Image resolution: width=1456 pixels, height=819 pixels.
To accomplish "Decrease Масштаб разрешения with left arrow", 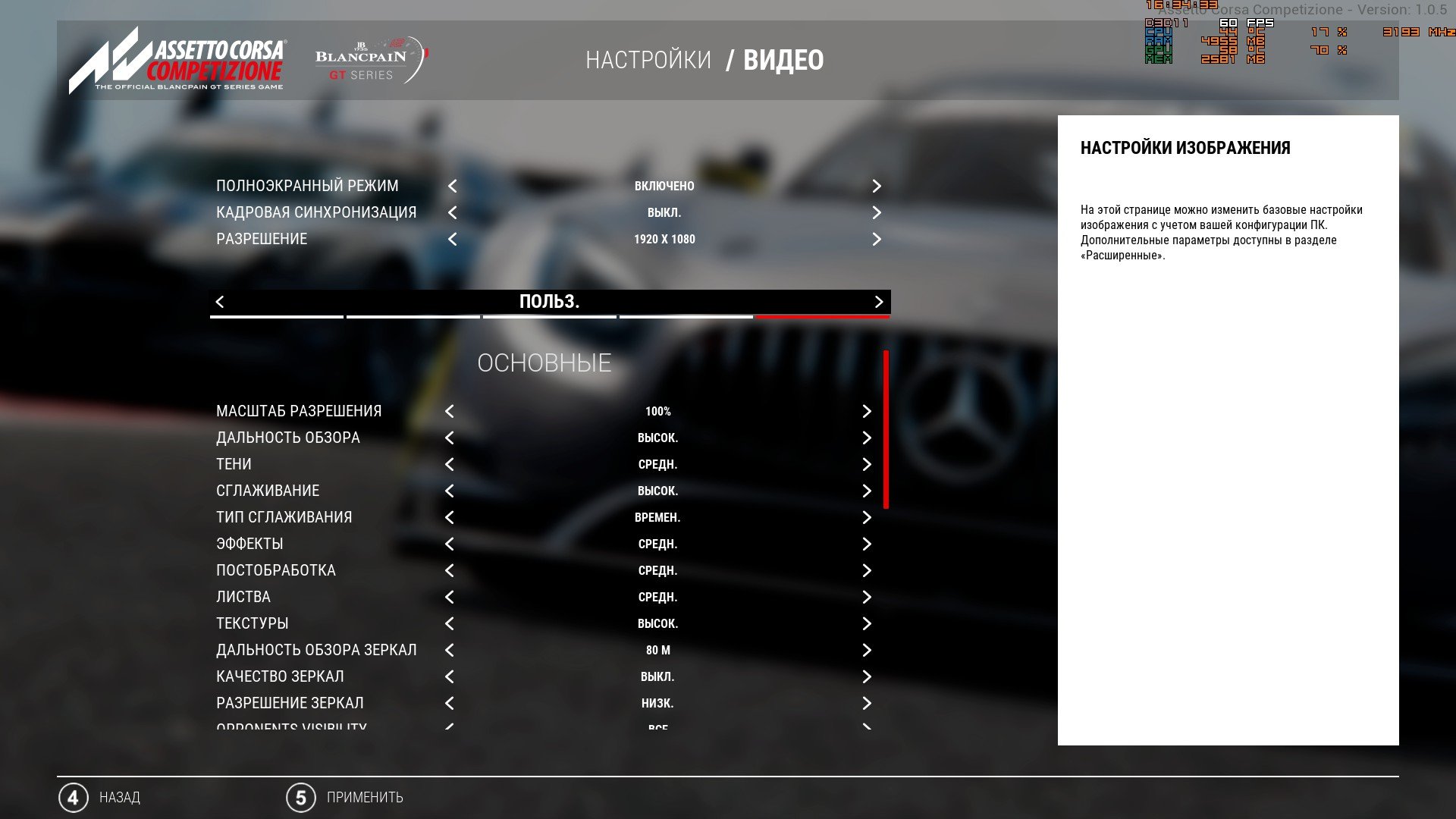I will pos(450,412).
